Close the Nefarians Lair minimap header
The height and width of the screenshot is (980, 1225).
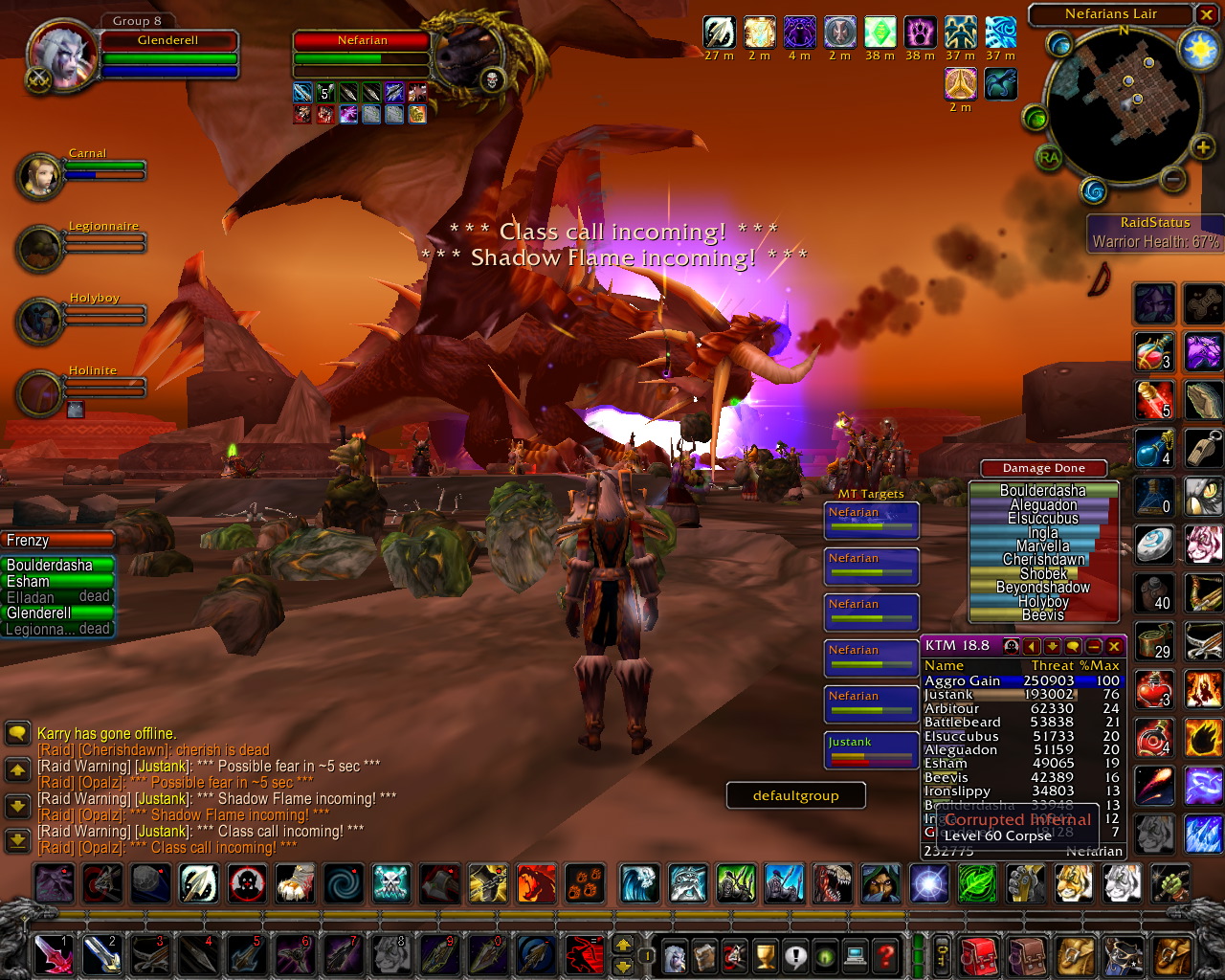click(x=1206, y=14)
